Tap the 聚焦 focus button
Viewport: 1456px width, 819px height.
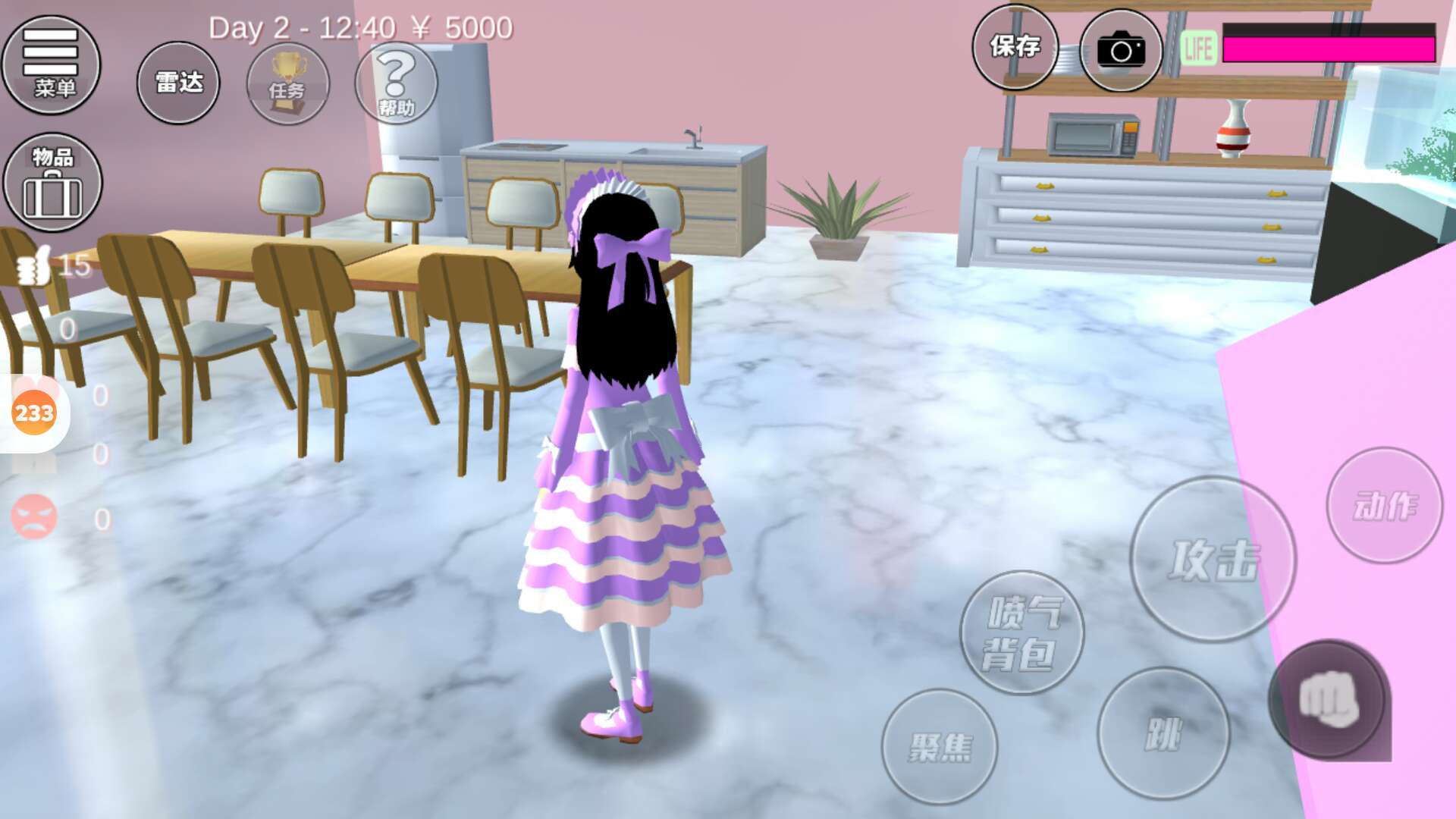[939, 746]
